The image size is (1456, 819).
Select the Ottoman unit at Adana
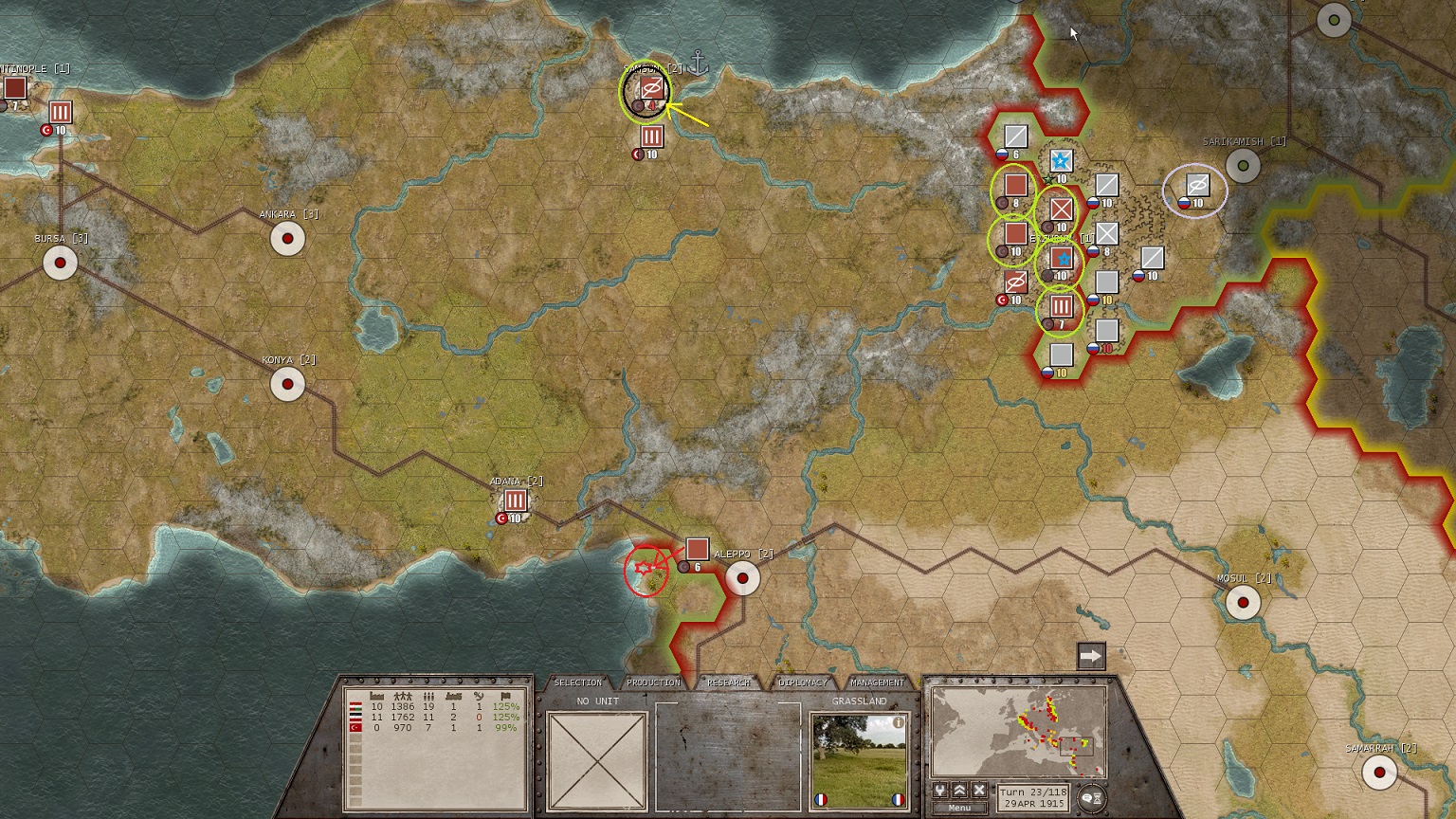pos(515,500)
